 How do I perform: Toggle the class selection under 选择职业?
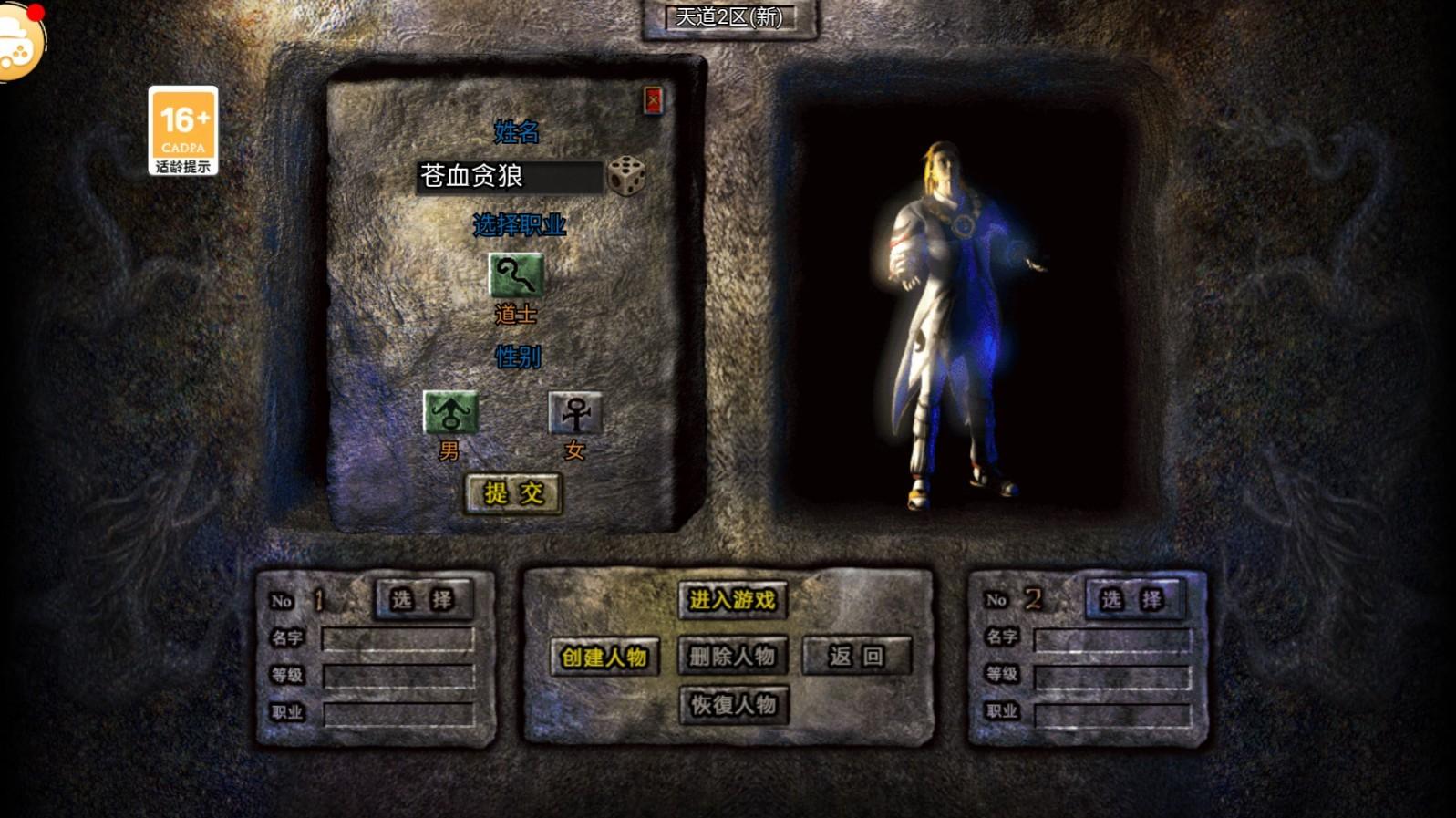[x=516, y=274]
